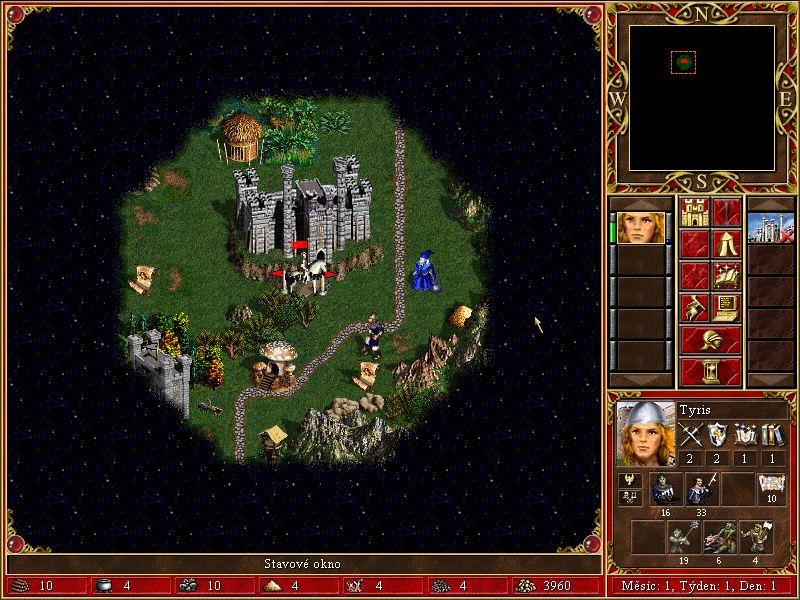Open adventure options with the horseman flag button
The width and height of the screenshot is (800, 600).
(694, 307)
